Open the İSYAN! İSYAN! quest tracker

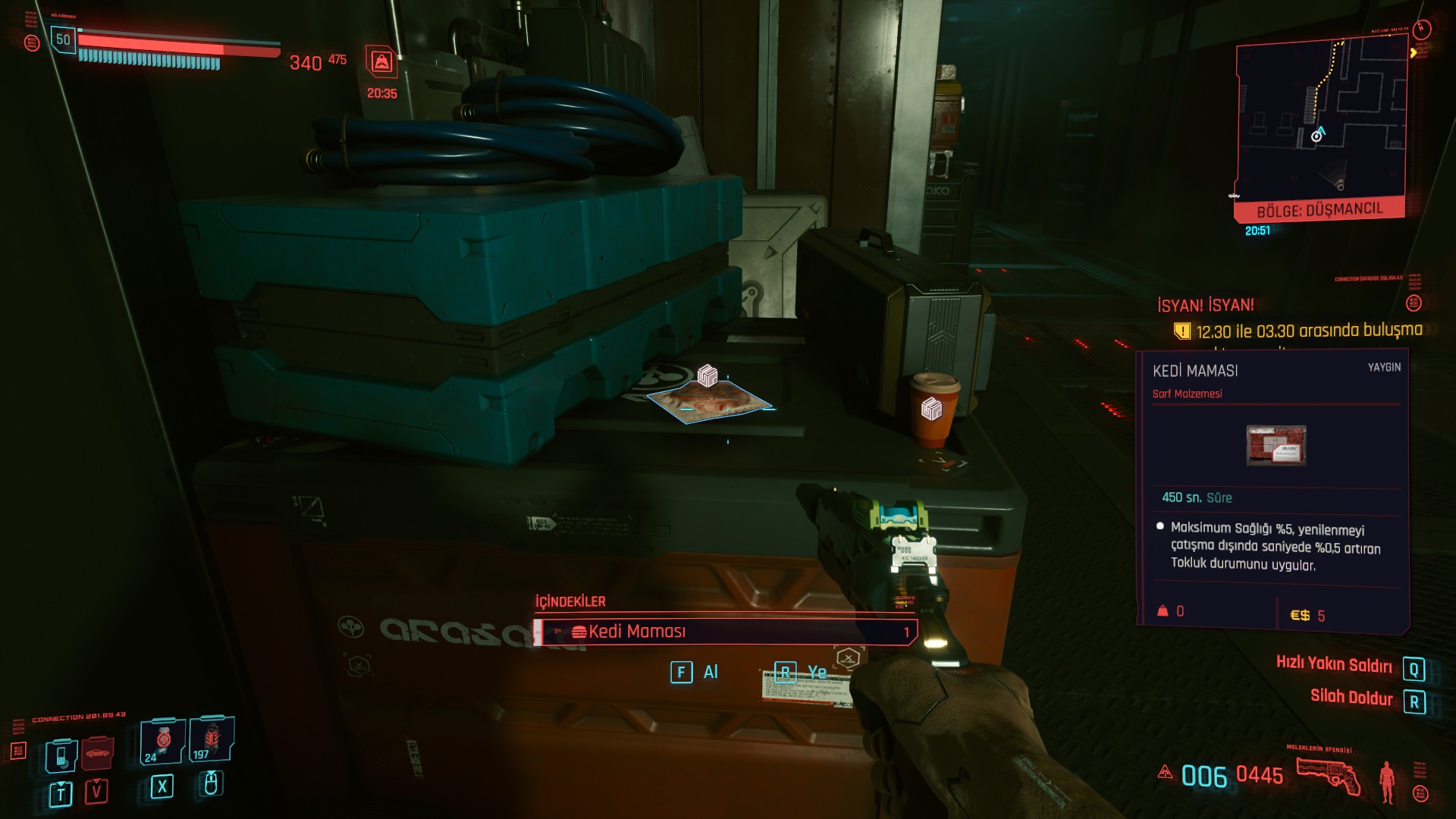tap(1205, 305)
